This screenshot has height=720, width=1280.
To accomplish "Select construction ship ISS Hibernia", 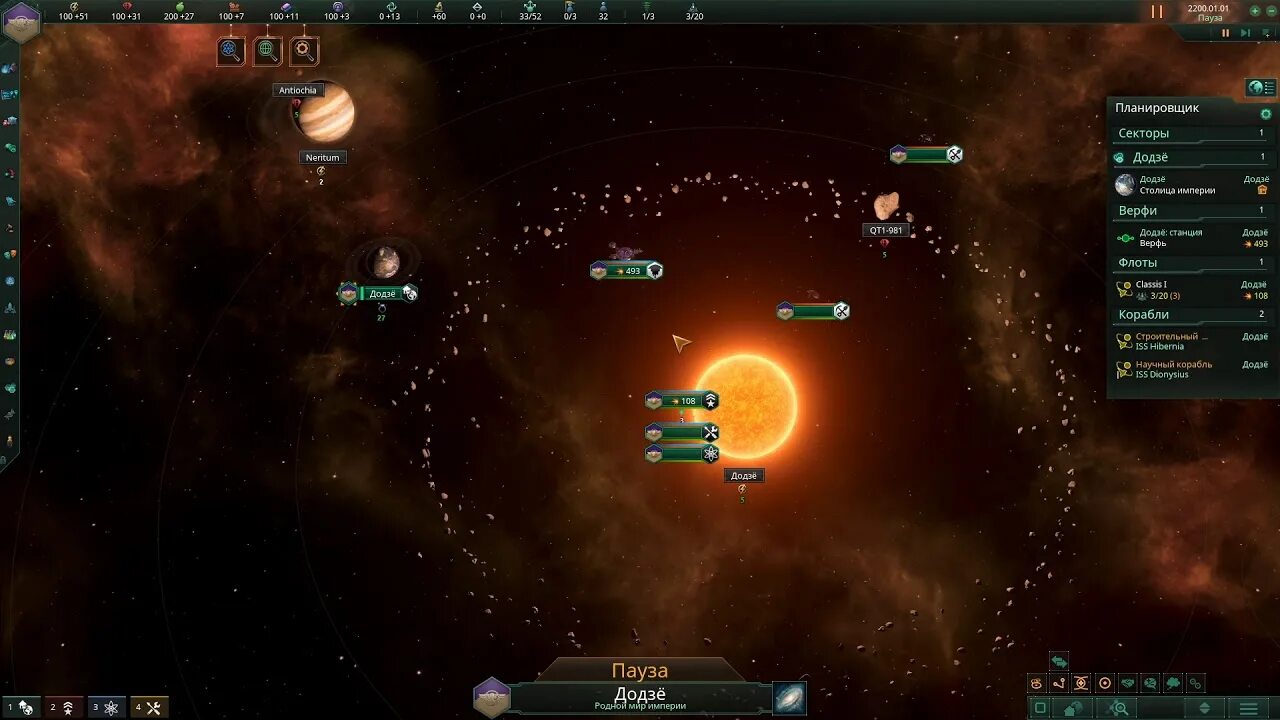I will [x=1190, y=342].
